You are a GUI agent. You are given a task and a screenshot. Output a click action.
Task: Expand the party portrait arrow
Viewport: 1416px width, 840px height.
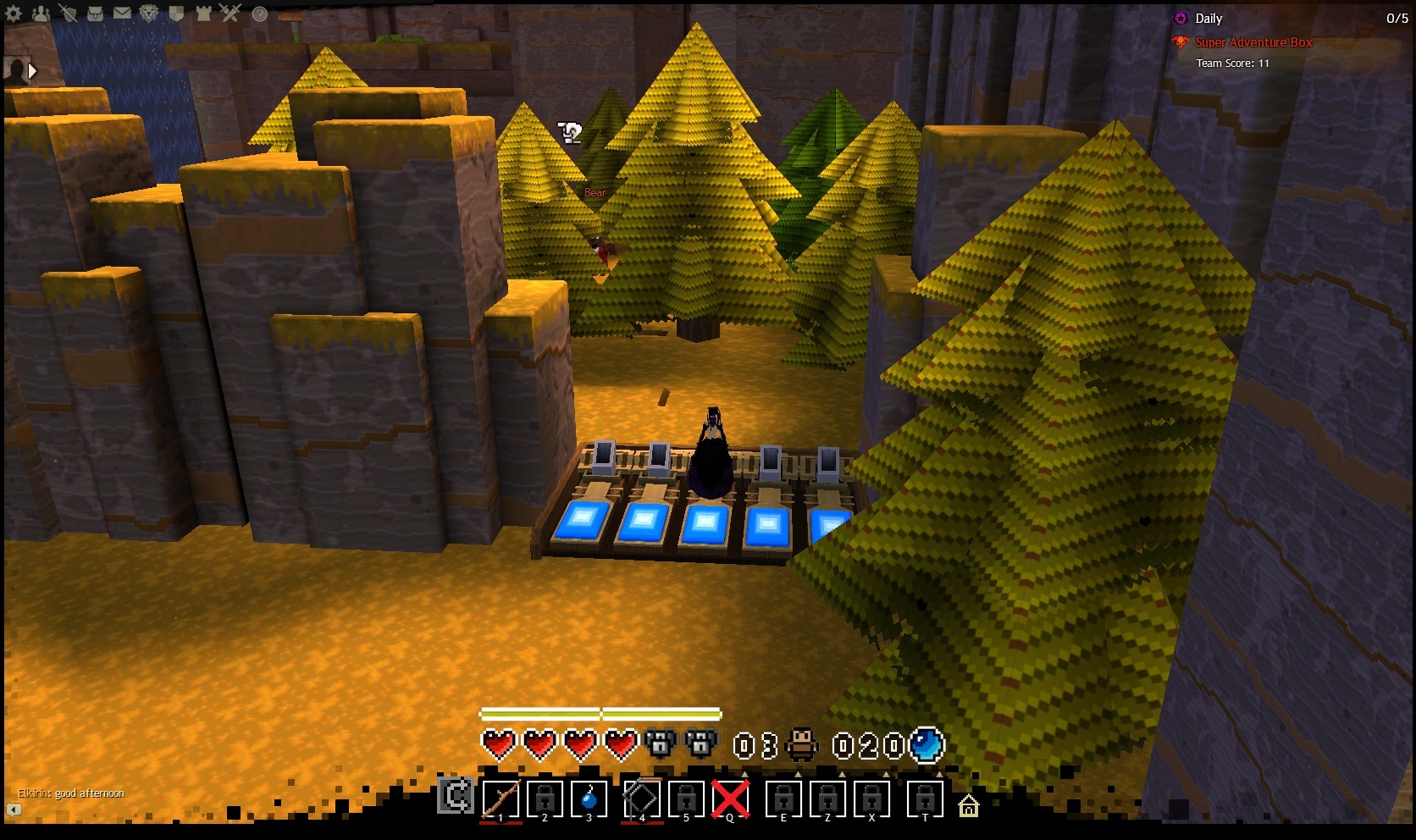click(32, 71)
